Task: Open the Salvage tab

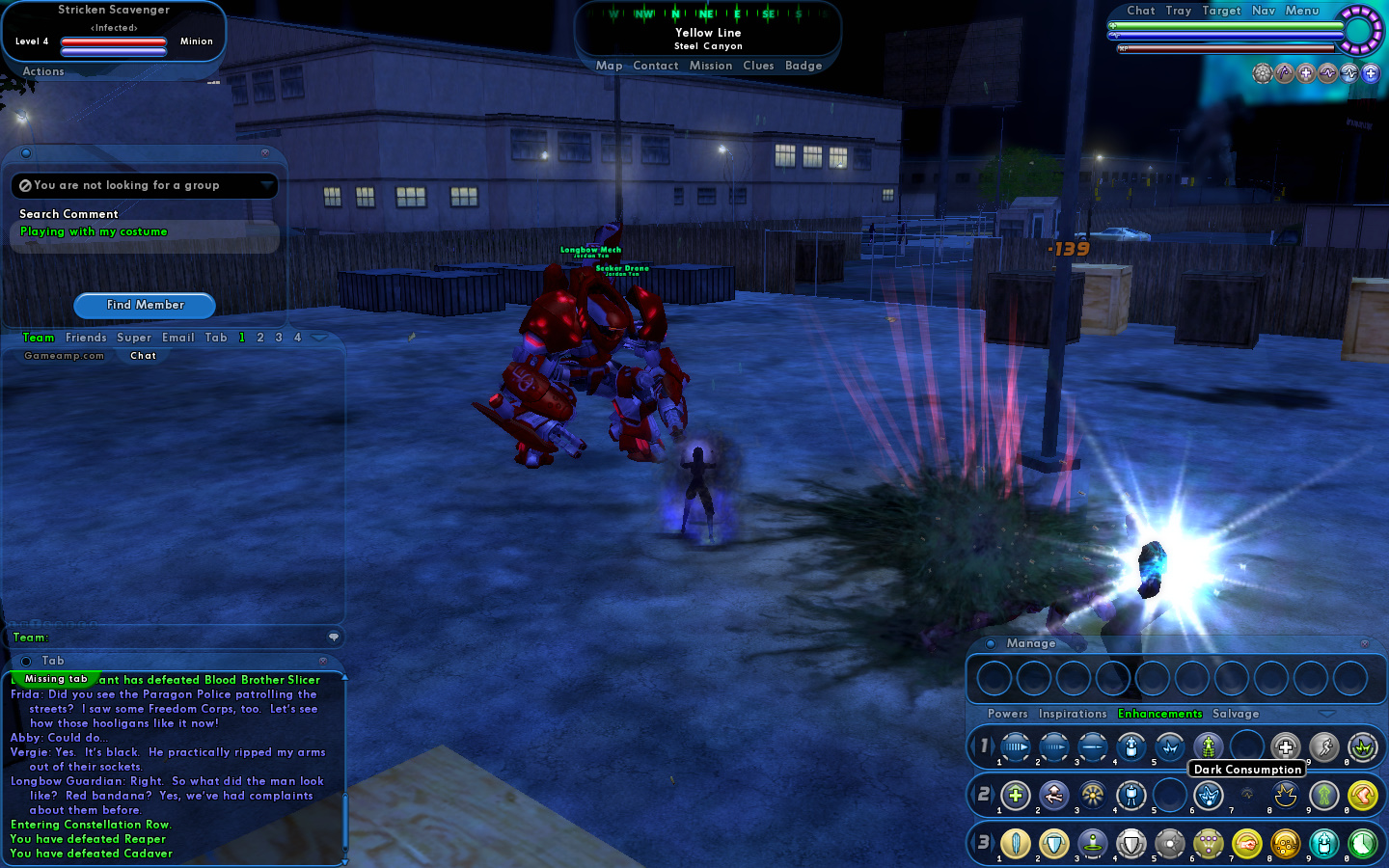Action: (1236, 714)
